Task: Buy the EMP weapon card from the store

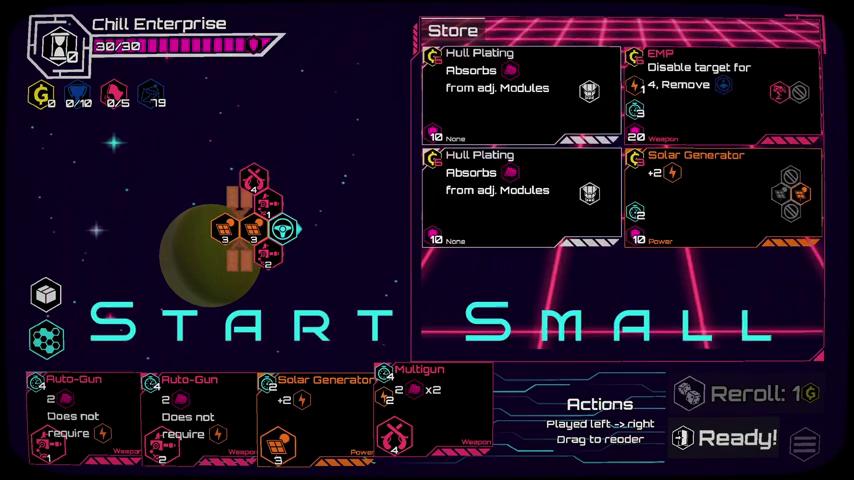Action: click(x=722, y=95)
